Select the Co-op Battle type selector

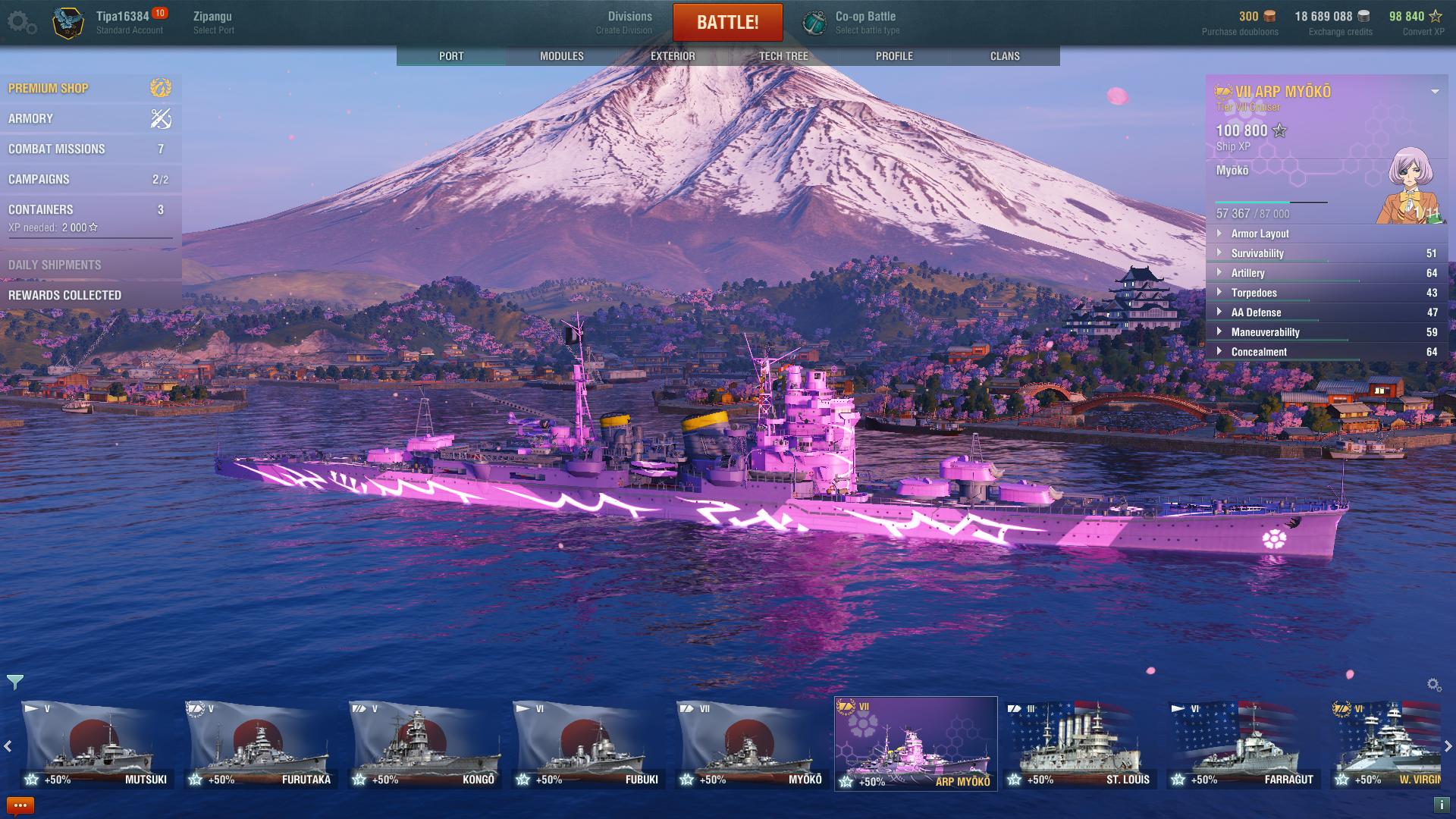point(865,22)
